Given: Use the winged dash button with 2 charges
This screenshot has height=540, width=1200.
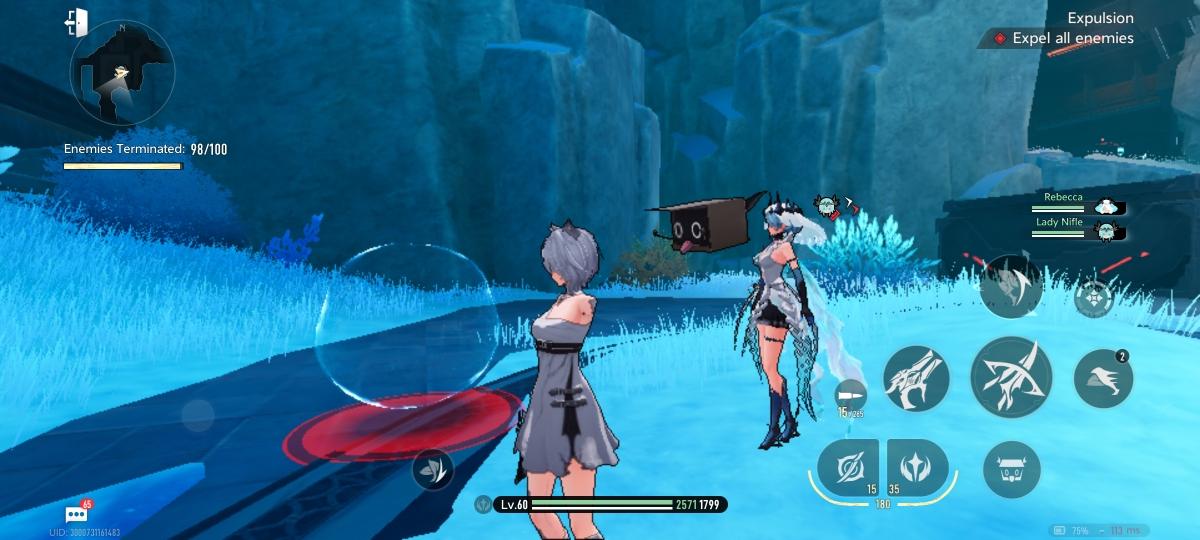Looking at the screenshot, I should pos(1102,379).
